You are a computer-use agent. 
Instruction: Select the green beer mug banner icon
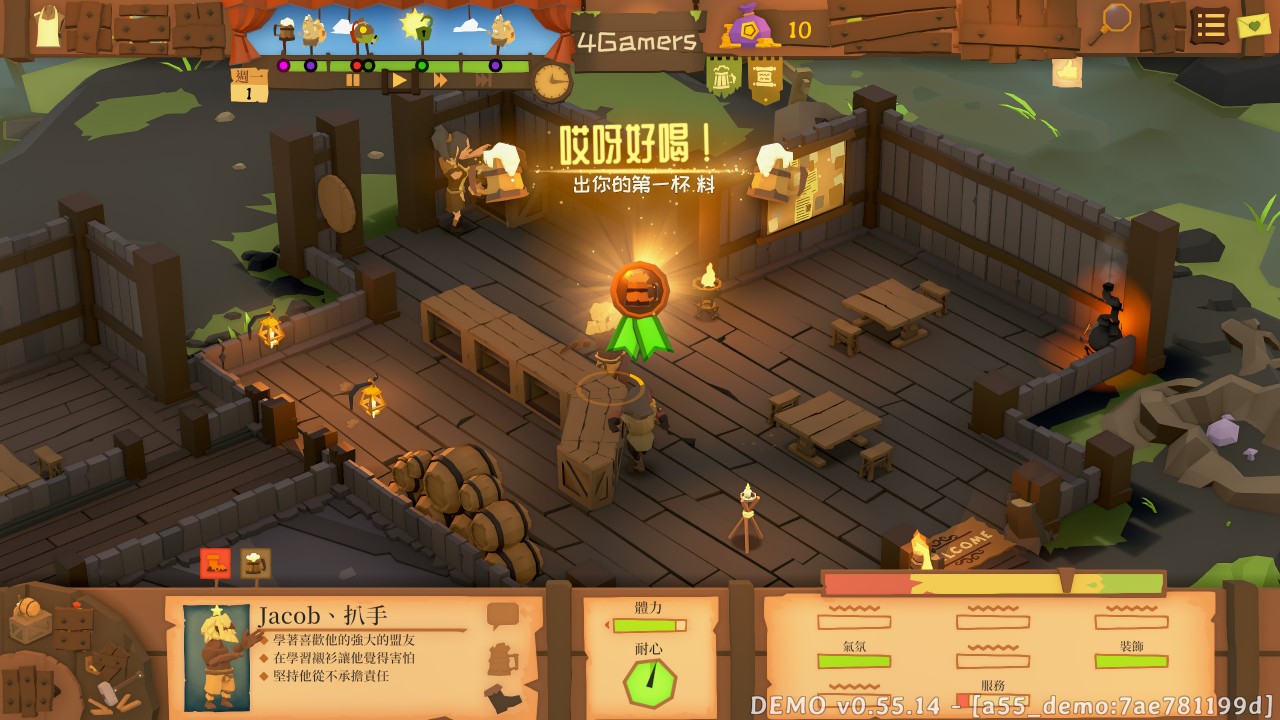pyautogui.click(x=721, y=75)
